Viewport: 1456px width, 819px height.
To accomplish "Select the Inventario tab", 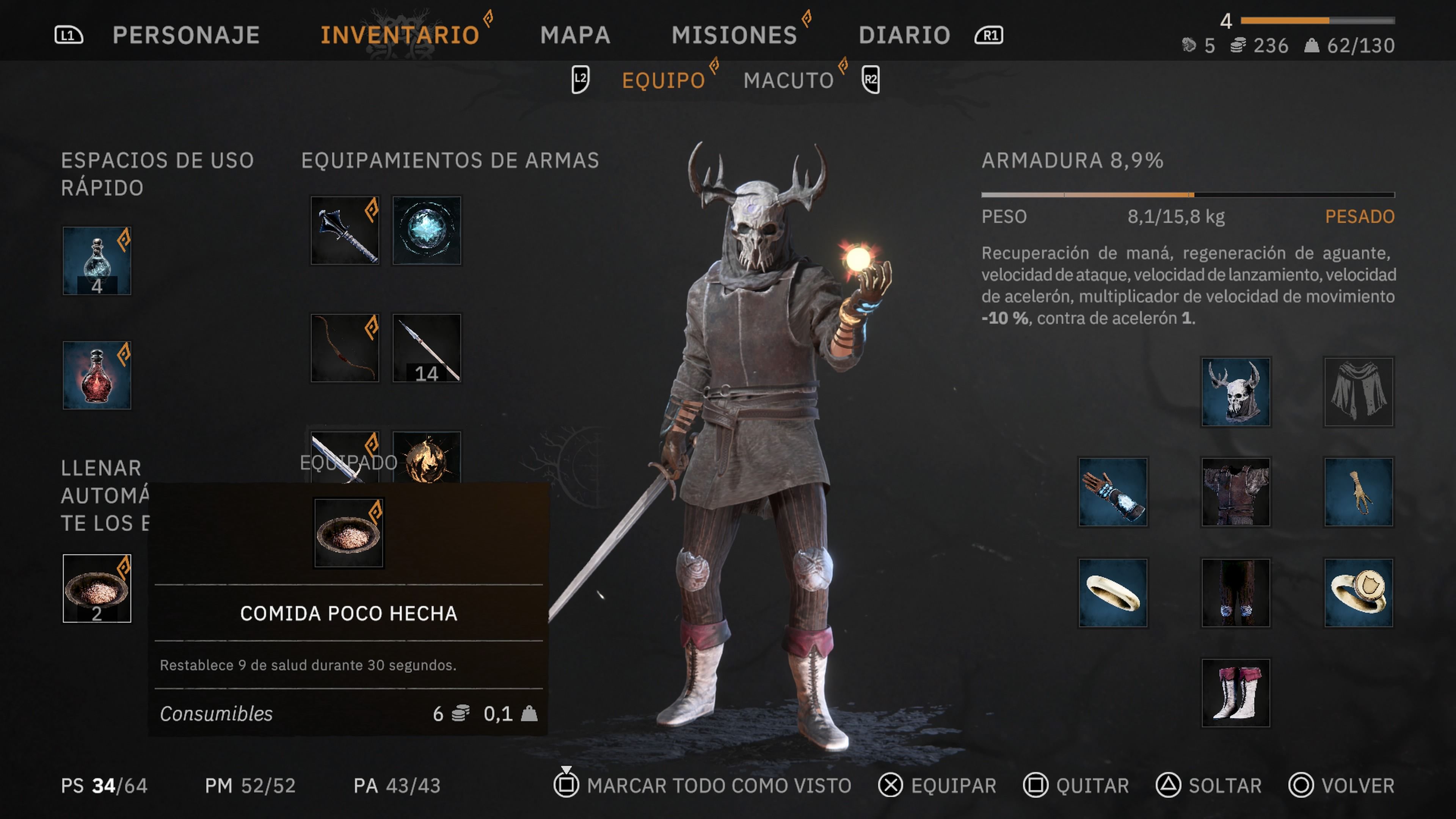I will tap(400, 35).
